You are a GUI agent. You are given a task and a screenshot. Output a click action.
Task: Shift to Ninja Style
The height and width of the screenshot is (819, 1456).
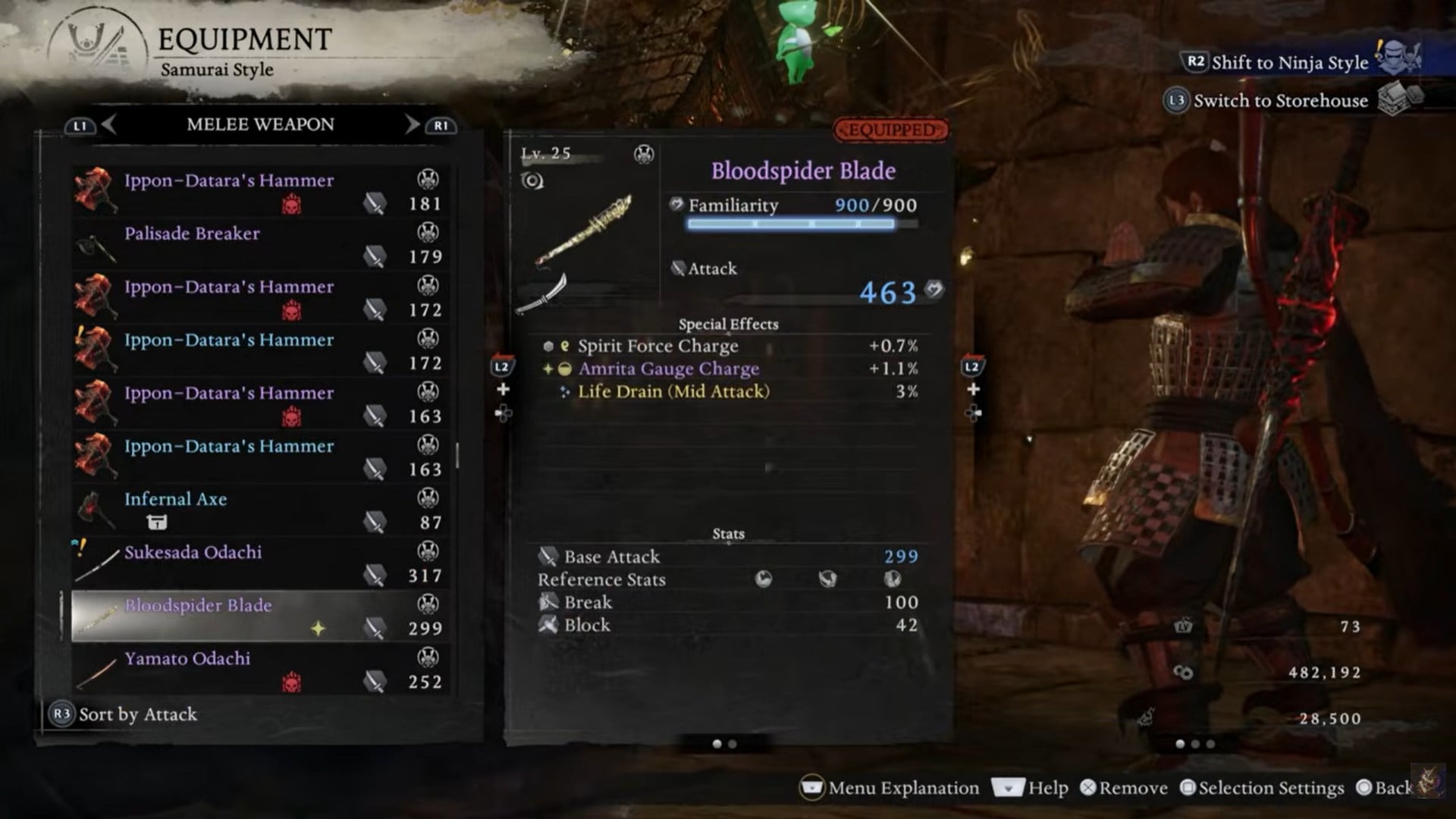1289,62
